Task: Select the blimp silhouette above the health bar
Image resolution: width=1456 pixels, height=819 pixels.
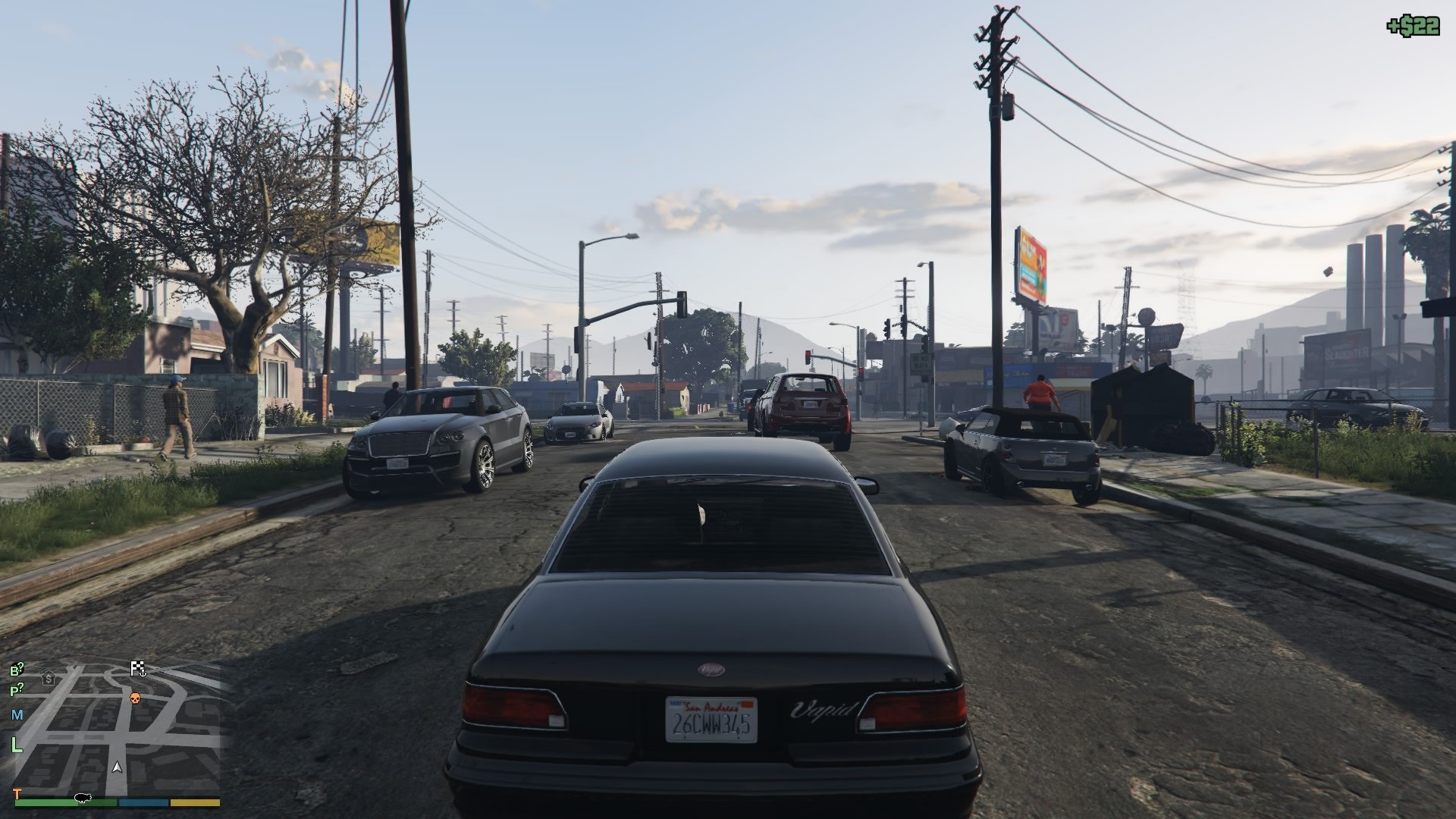Action: [82, 799]
